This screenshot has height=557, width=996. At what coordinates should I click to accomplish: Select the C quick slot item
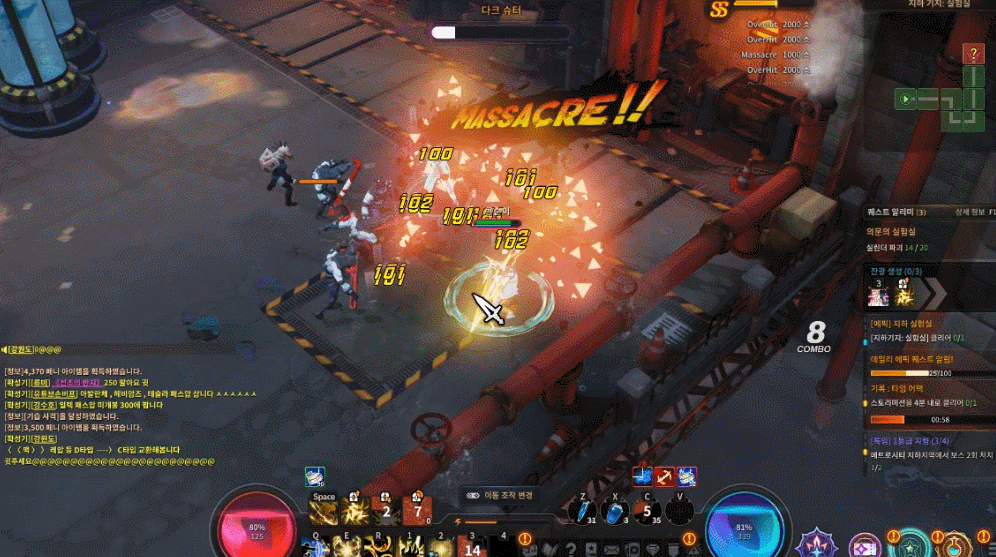[648, 510]
